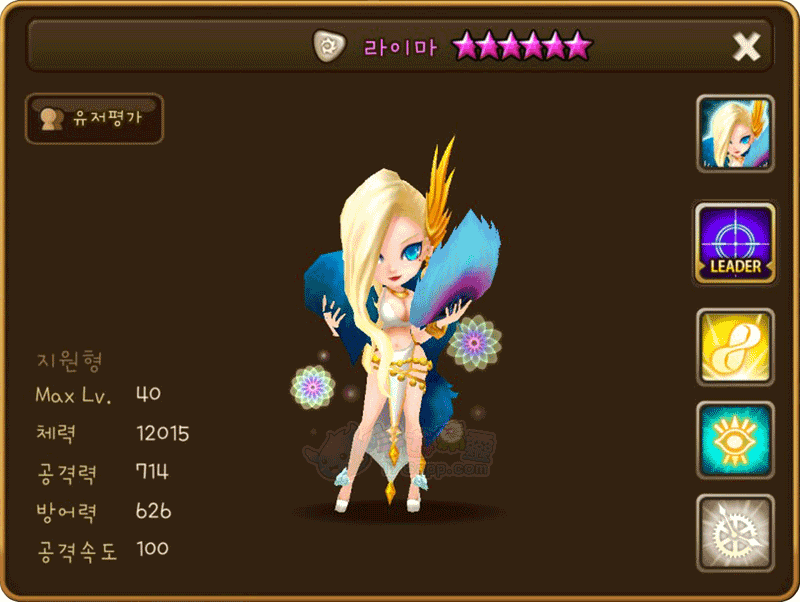This screenshot has height=602, width=800.
Task: Close the monster info window
Action: tap(746, 46)
